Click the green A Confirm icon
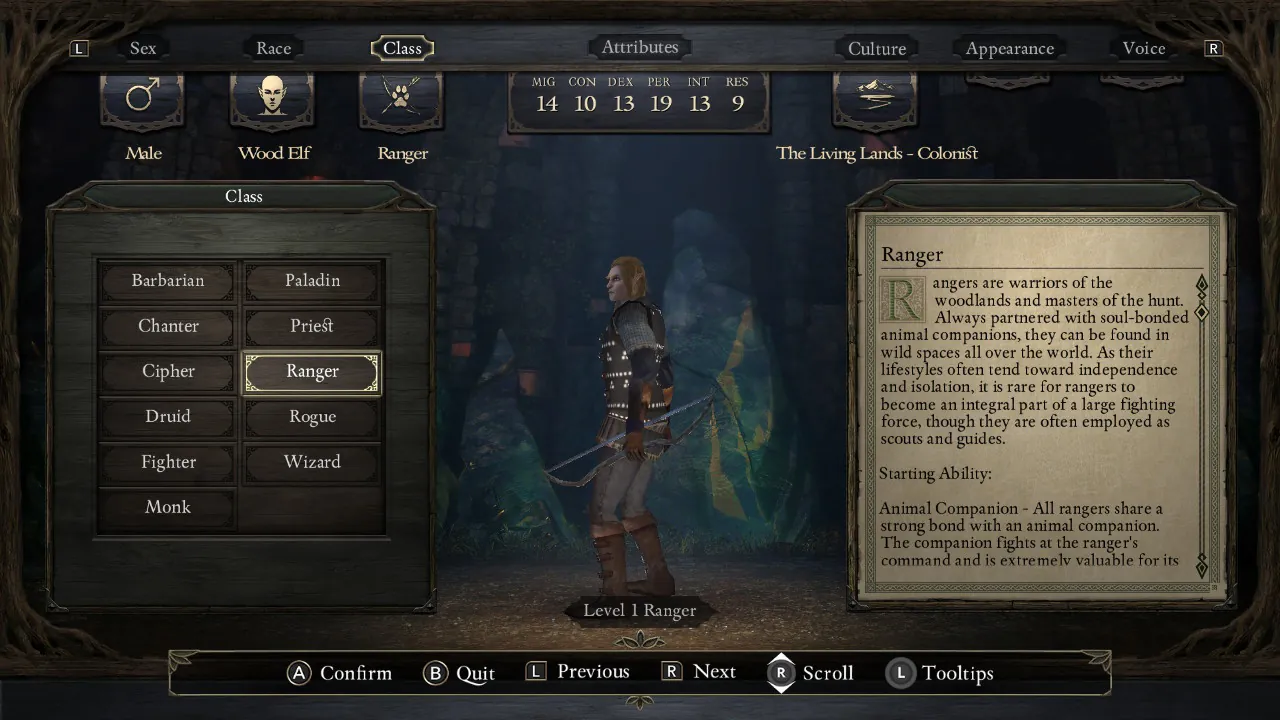1280x720 pixels. [298, 673]
